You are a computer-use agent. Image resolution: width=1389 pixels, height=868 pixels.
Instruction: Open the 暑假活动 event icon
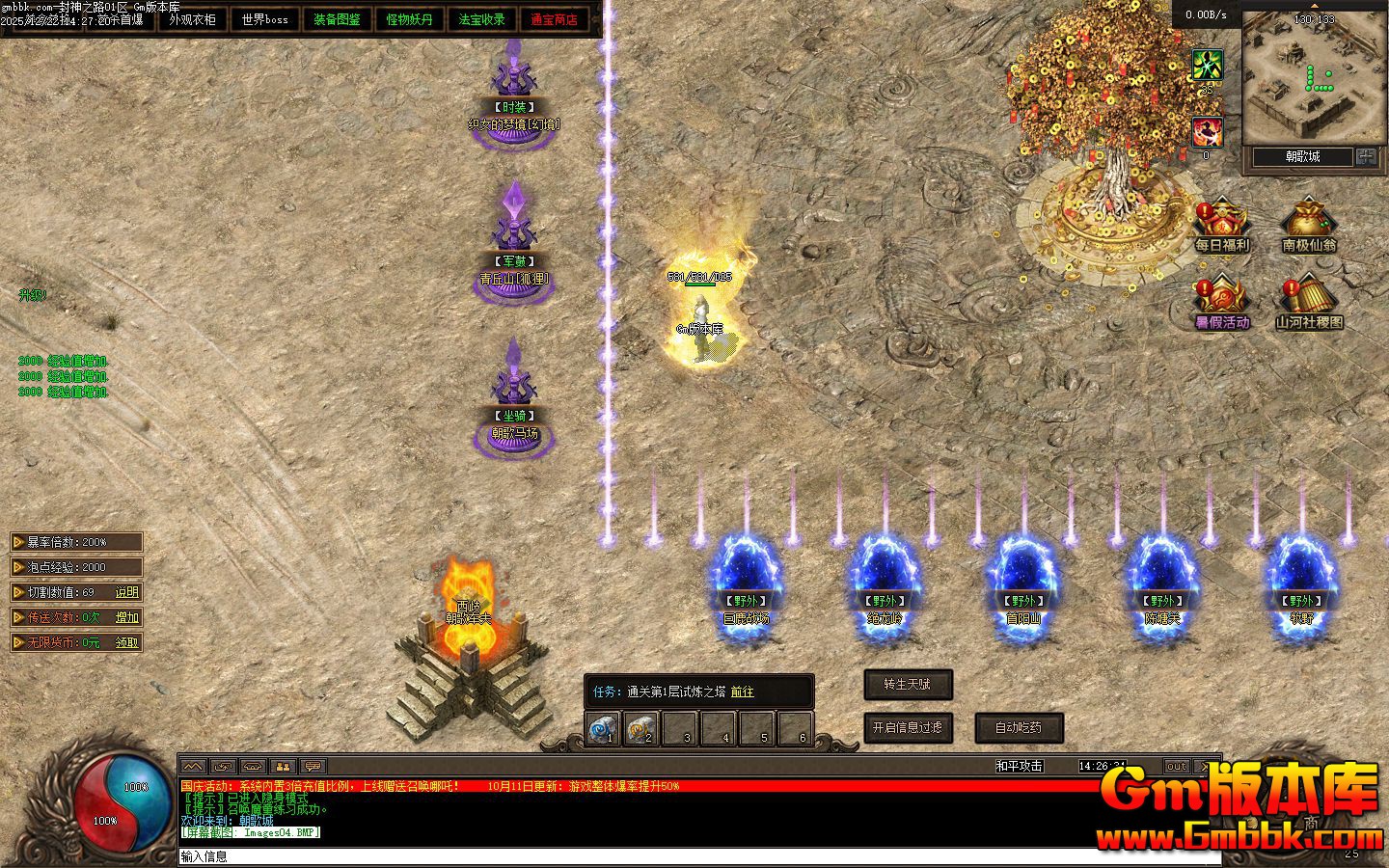[x=1221, y=303]
